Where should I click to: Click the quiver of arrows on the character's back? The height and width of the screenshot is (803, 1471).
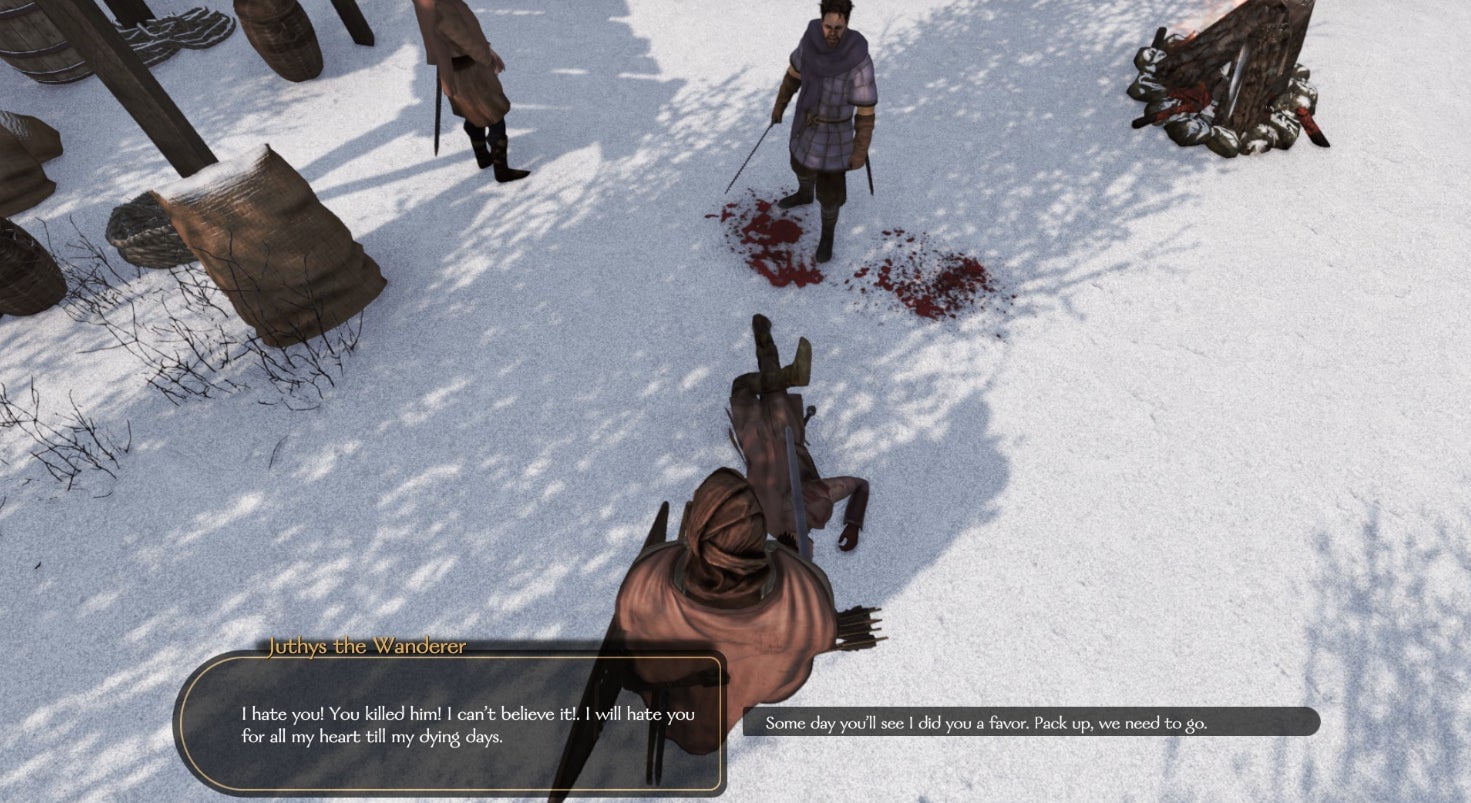[858, 630]
